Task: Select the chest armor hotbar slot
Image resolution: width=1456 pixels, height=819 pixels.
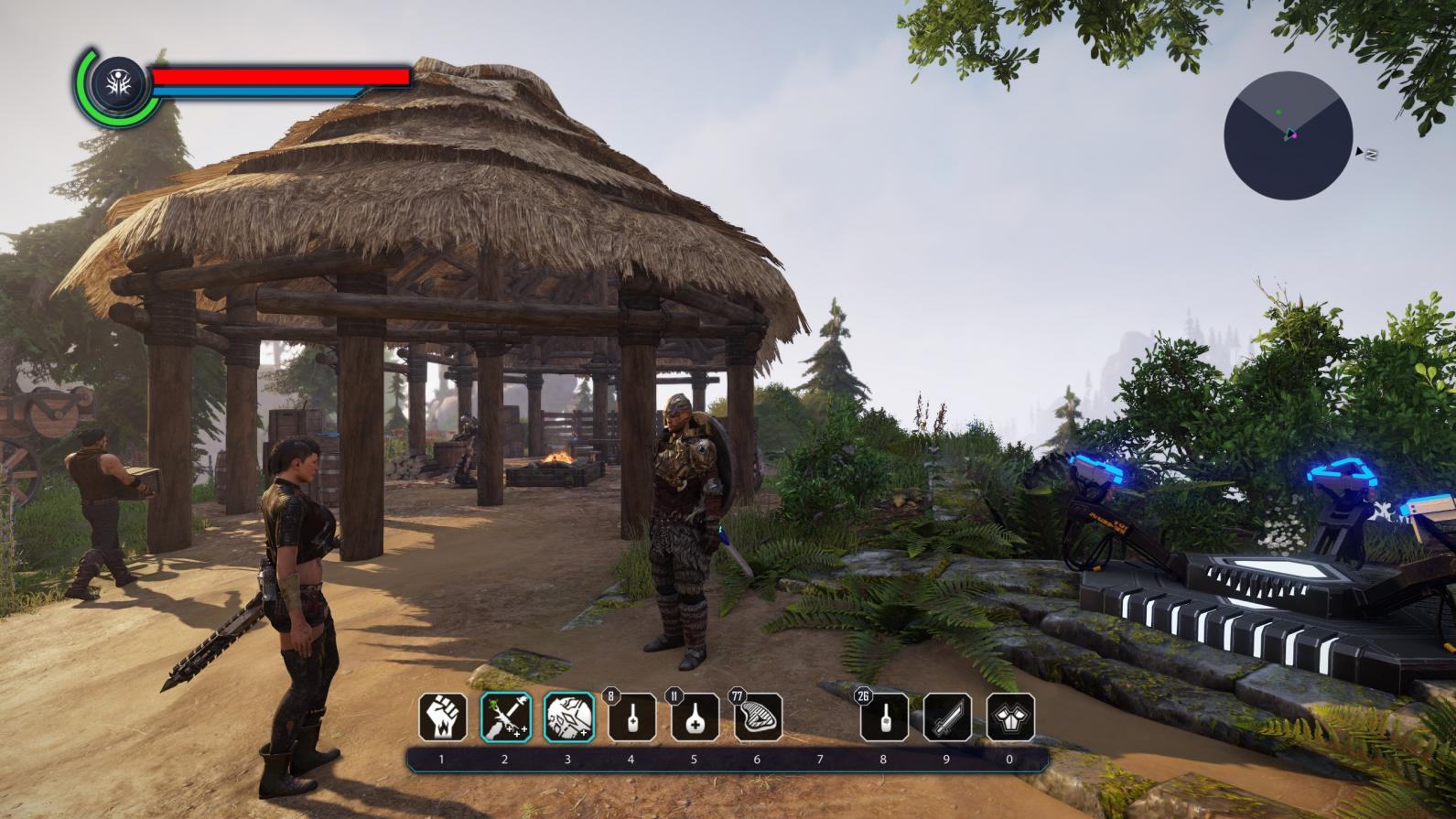Action: 1010,717
